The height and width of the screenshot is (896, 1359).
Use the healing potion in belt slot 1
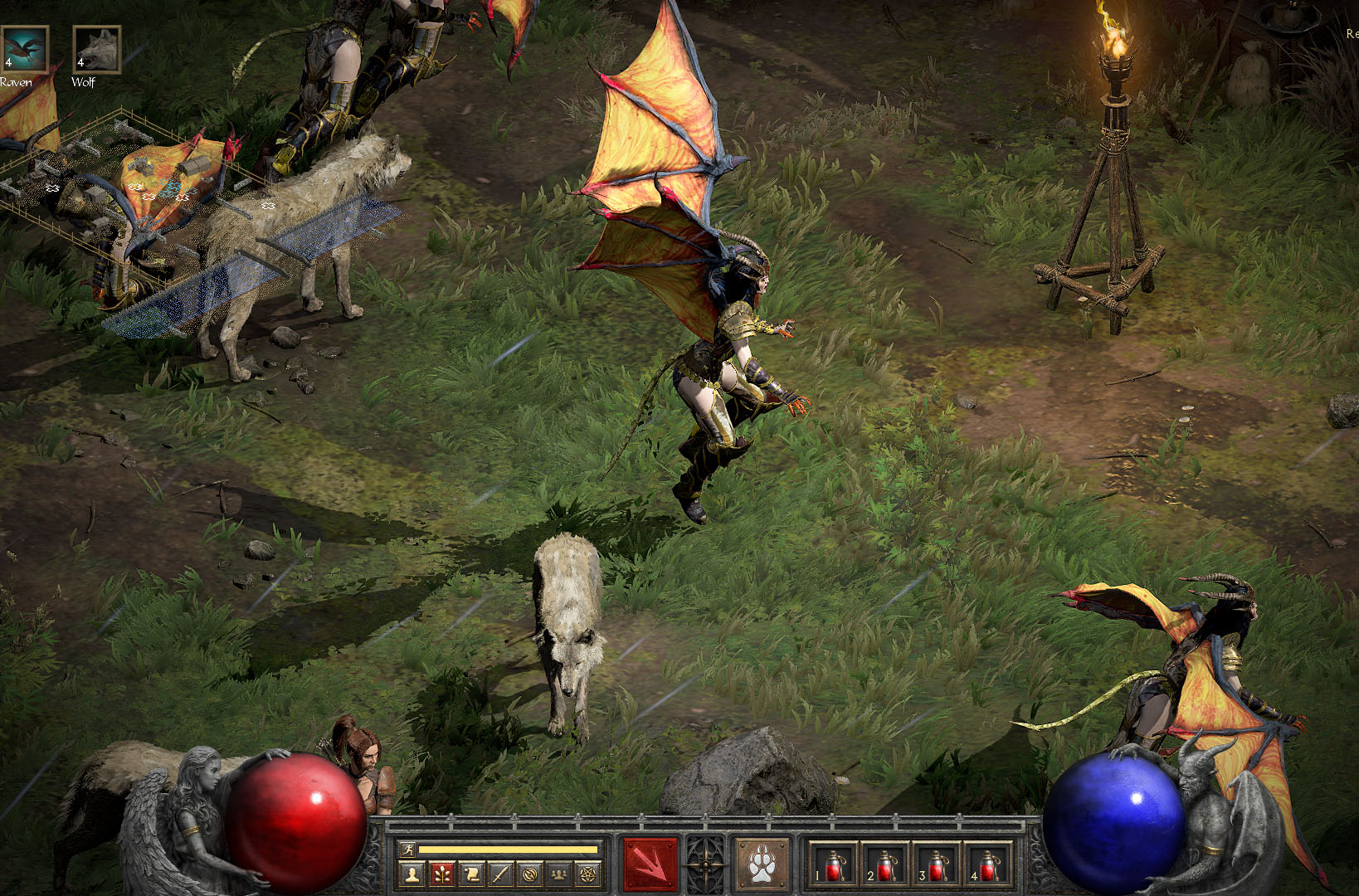point(833,864)
